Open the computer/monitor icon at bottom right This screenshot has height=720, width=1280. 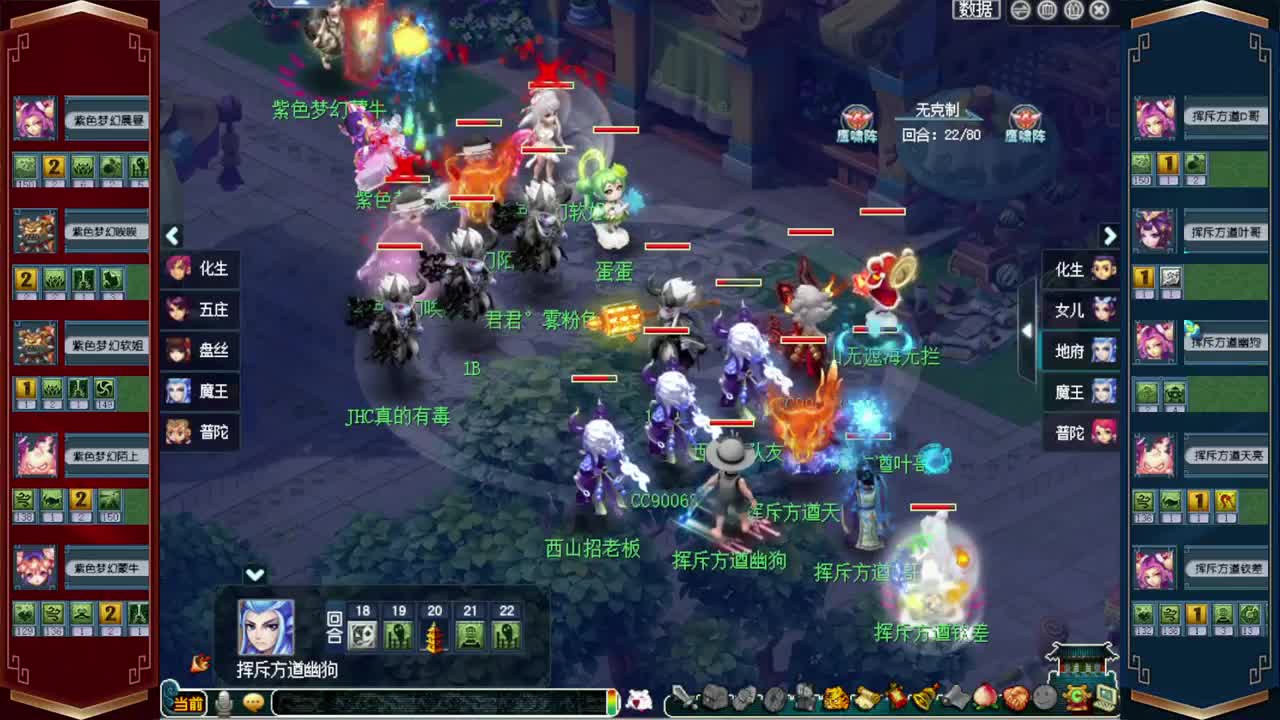coord(1104,697)
